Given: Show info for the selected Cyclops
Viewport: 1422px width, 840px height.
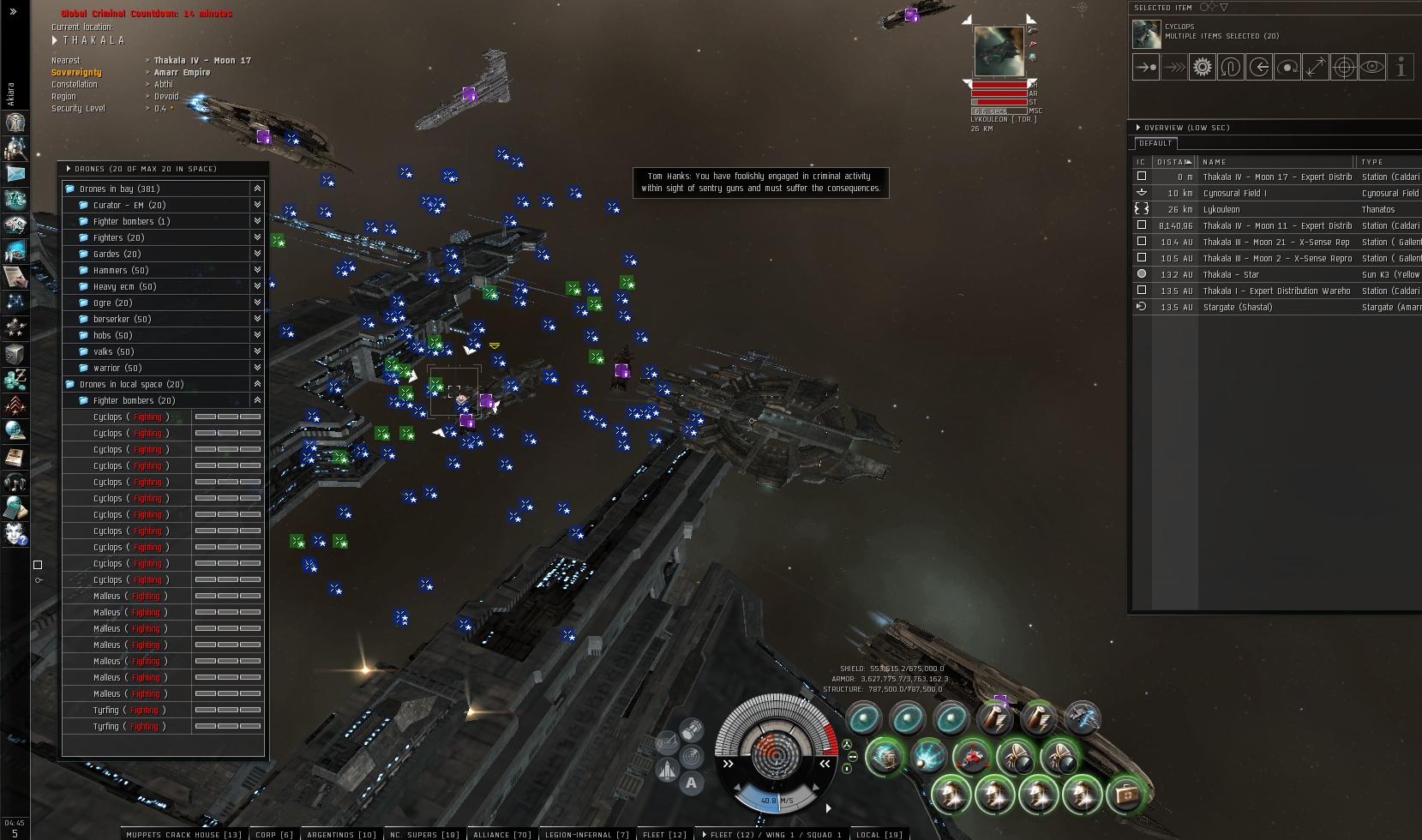Looking at the screenshot, I should 1400,67.
